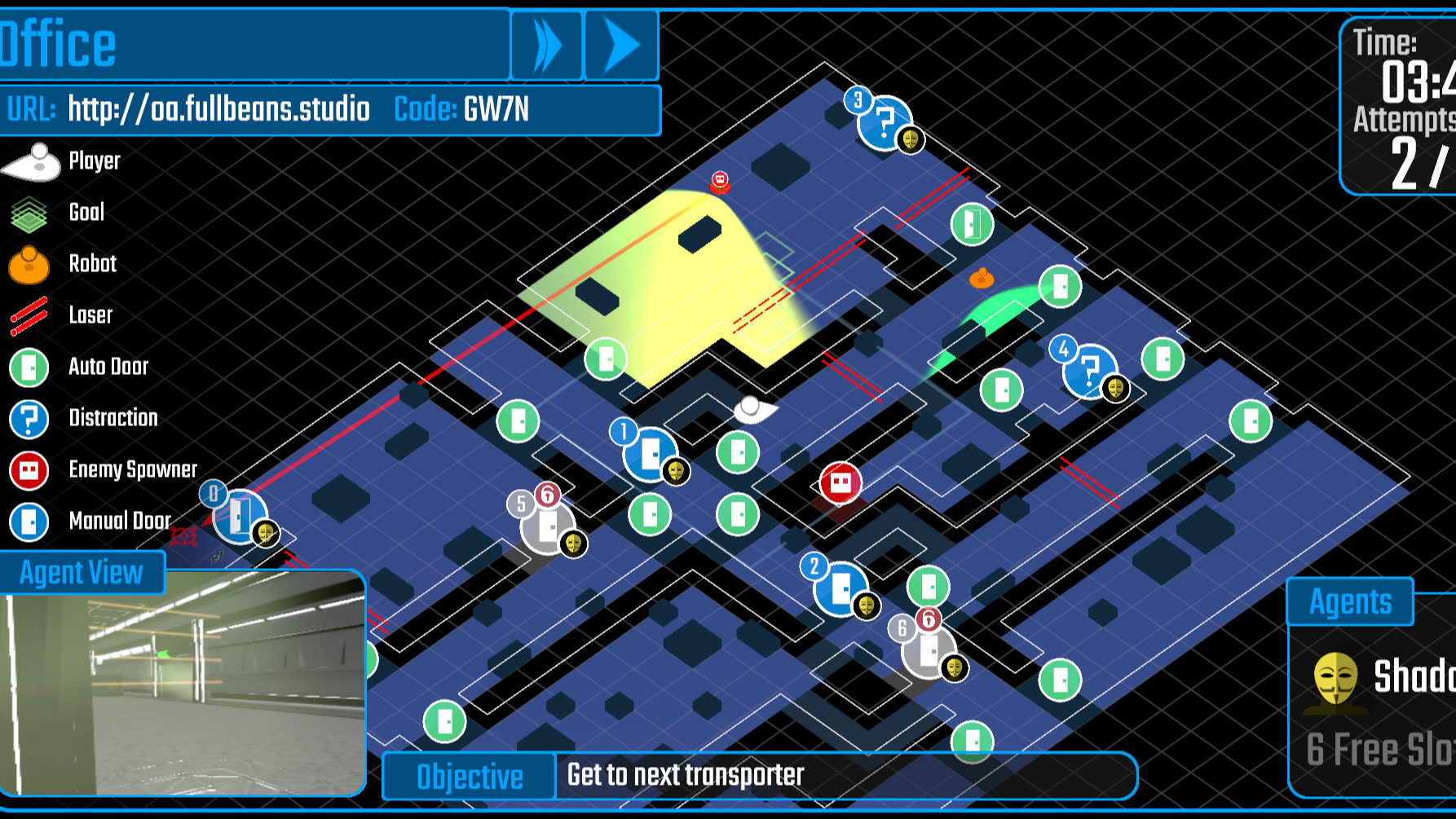The width and height of the screenshot is (1456, 819).
Task: Select the grey door marker numbered 5
Action: coord(547,526)
